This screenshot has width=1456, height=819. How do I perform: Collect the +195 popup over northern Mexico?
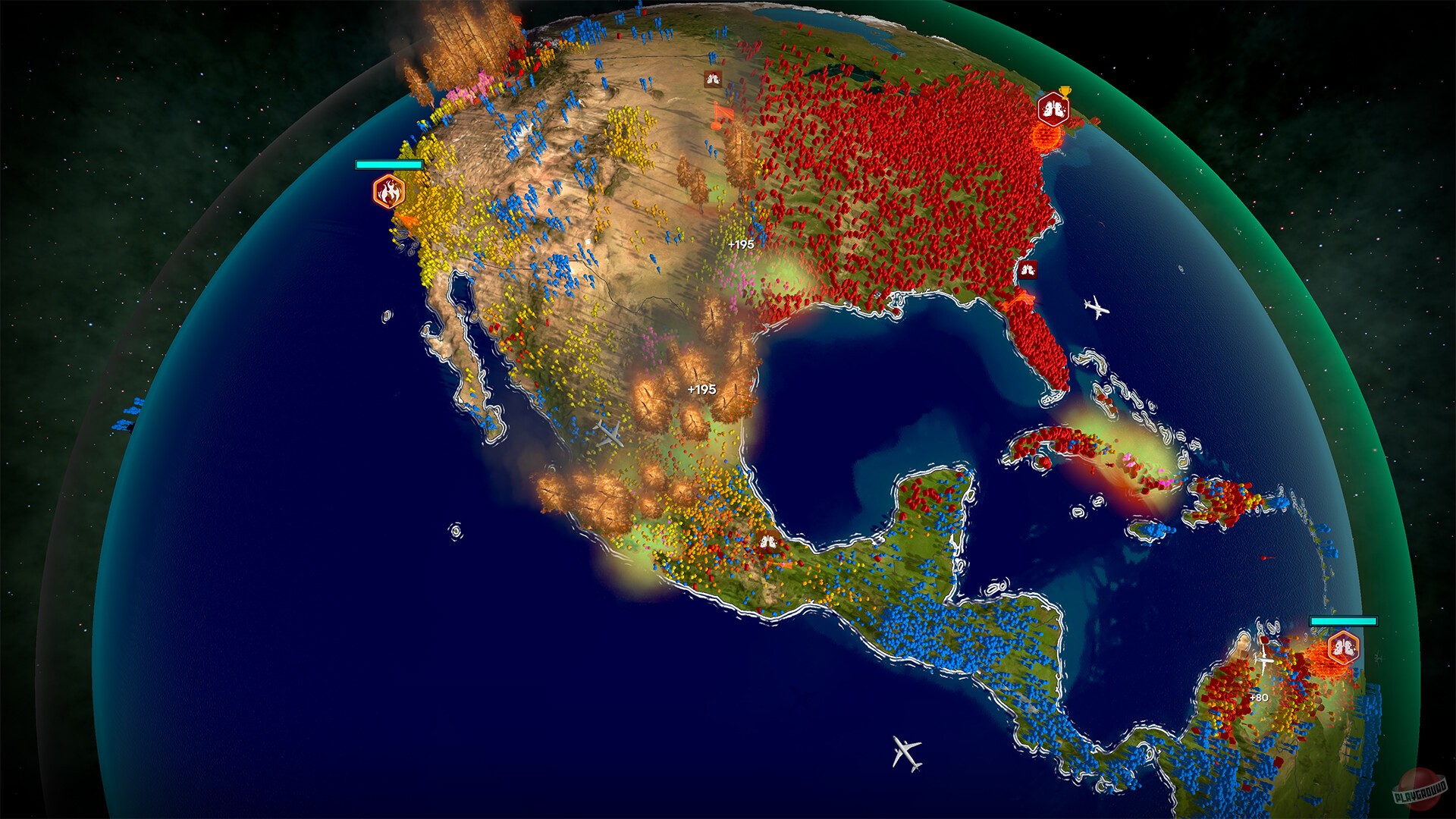[x=701, y=388]
